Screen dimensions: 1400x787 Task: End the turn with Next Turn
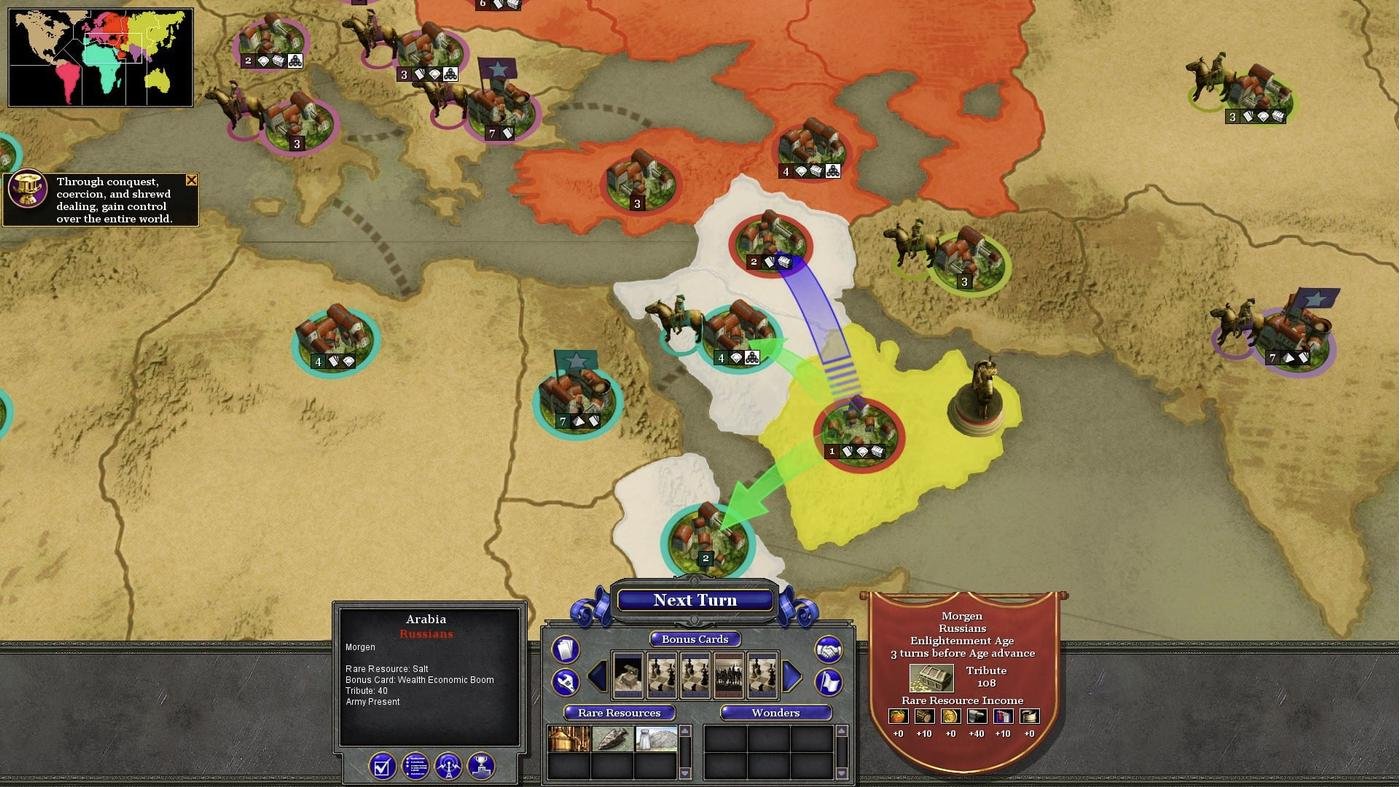695,600
